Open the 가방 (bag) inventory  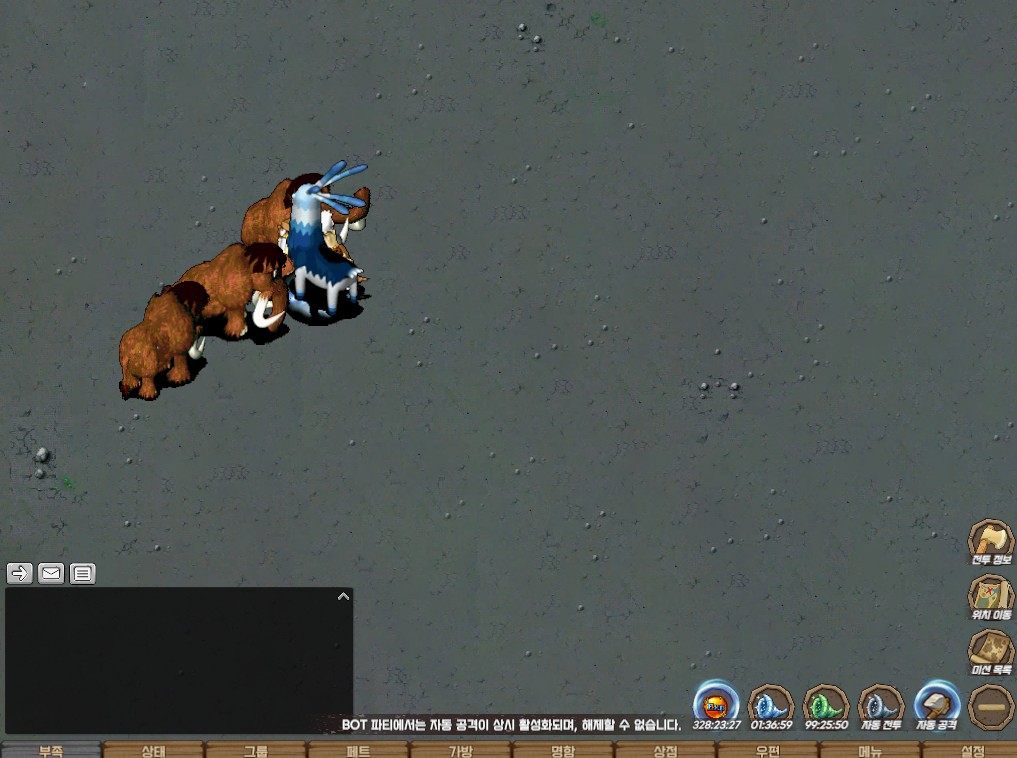pyautogui.click(x=460, y=750)
